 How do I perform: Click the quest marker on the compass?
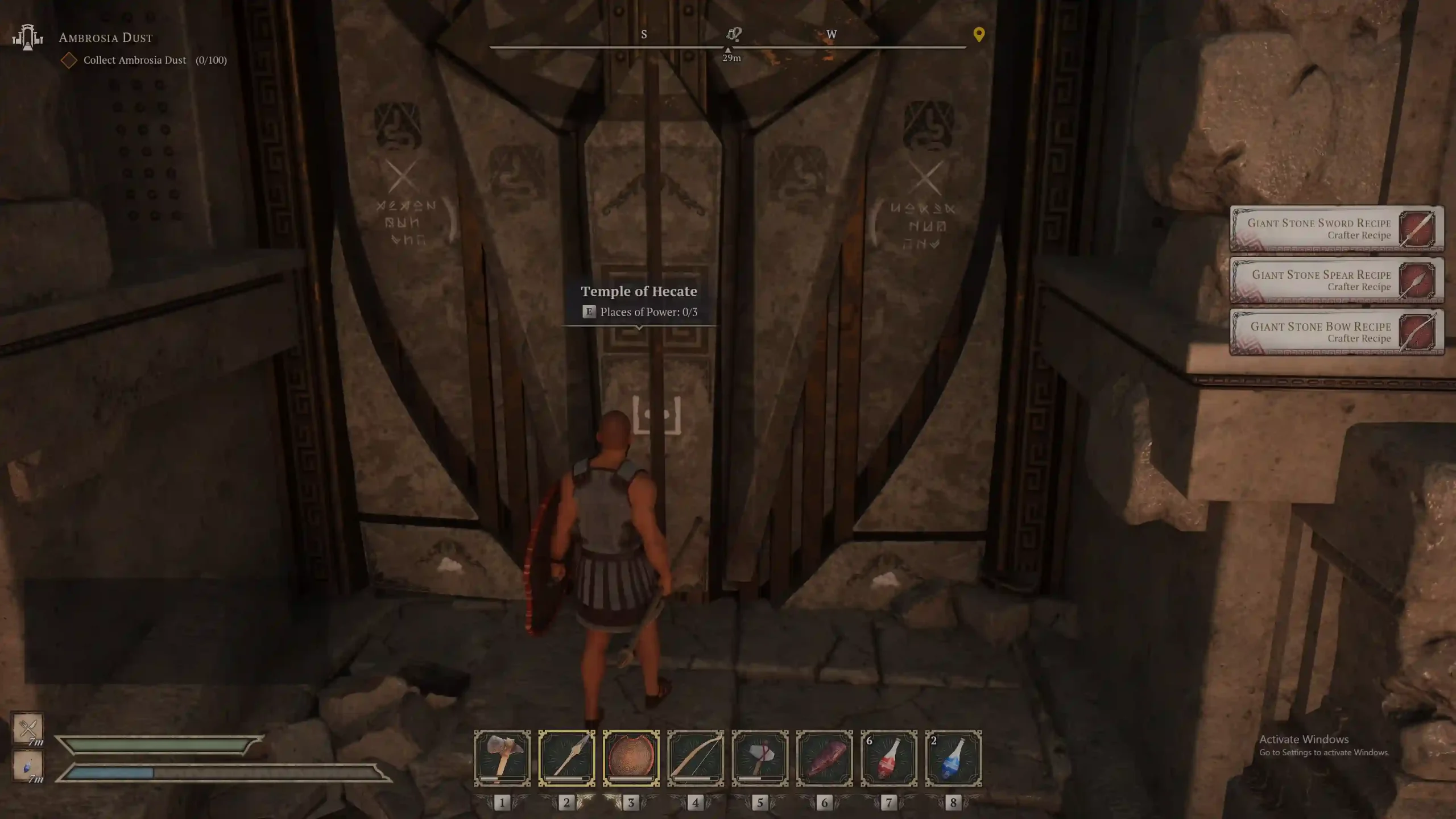(733, 34)
